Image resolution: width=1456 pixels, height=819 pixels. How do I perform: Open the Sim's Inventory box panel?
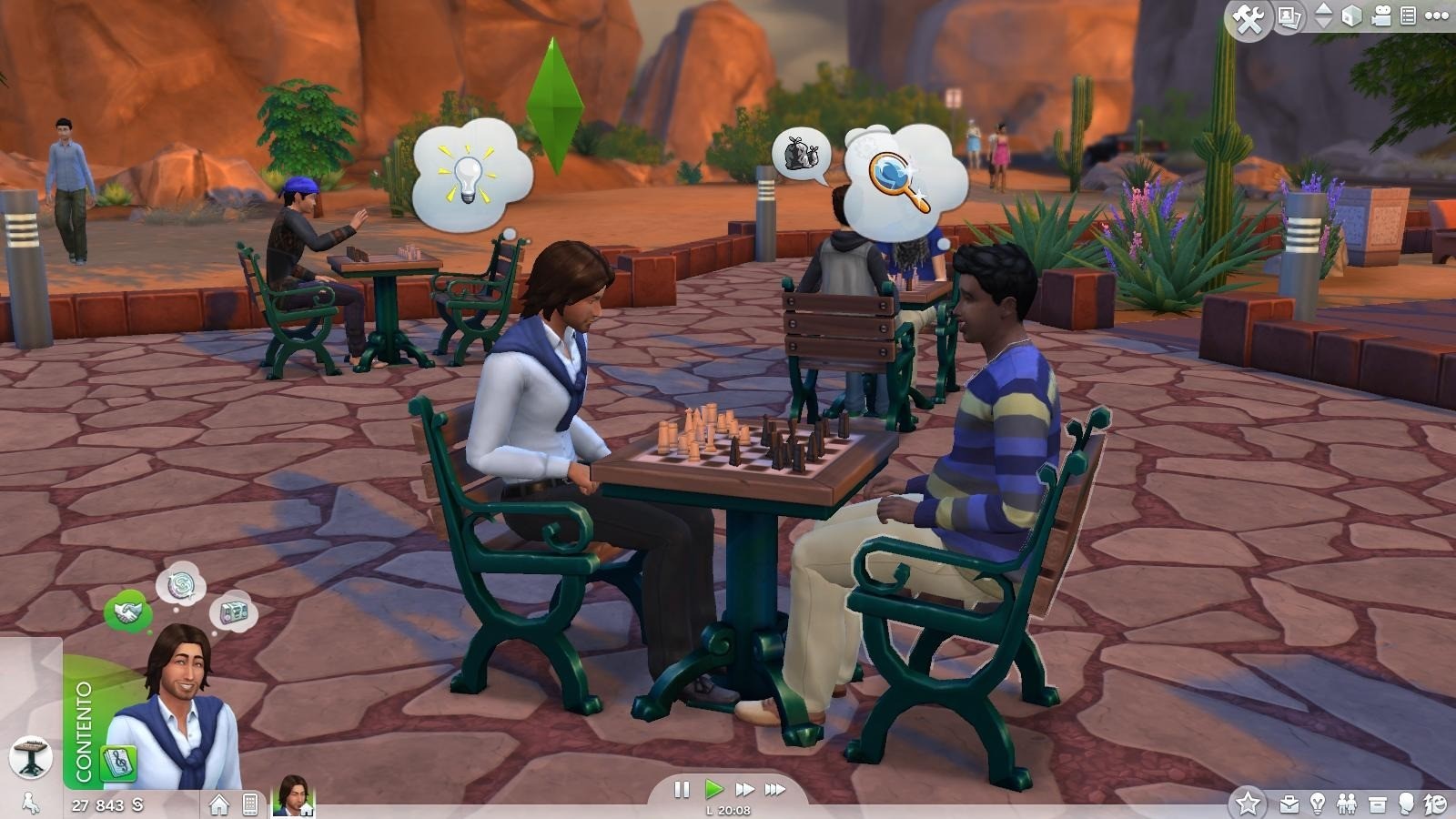(1378, 802)
